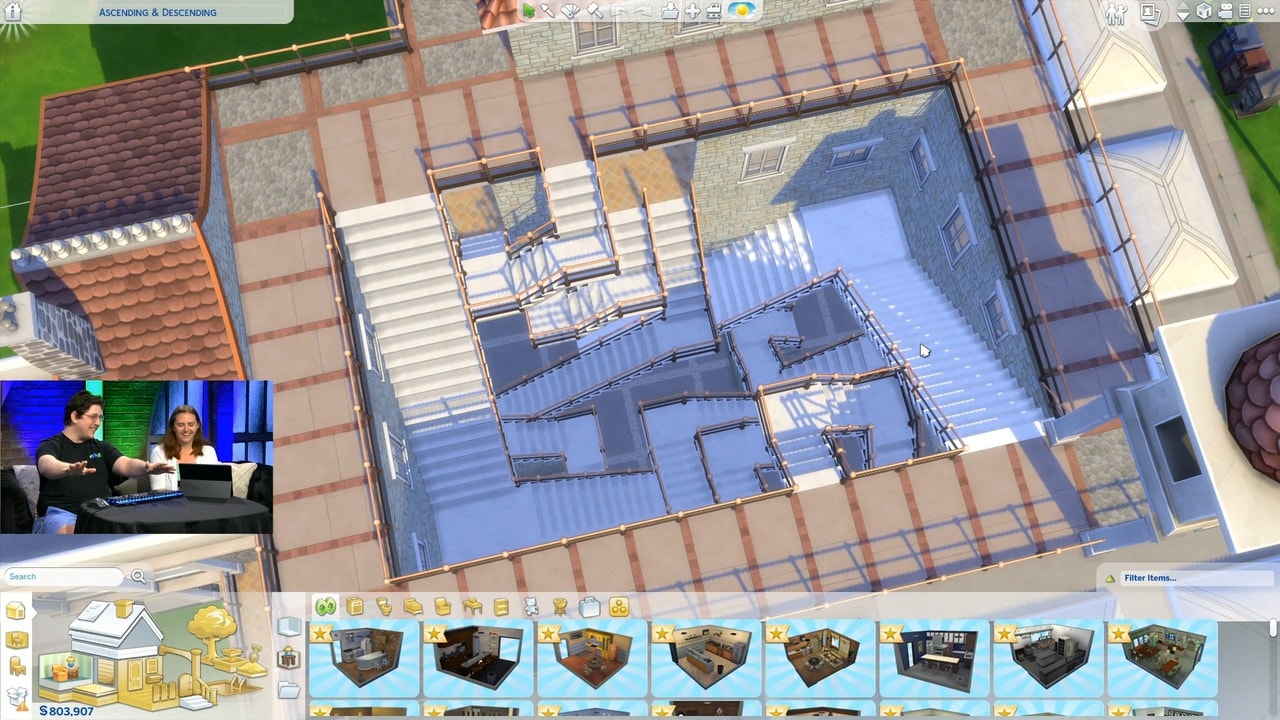The height and width of the screenshot is (720, 1280).
Task: Toggle the sun time-of-day lighting button
Action: (x=741, y=11)
